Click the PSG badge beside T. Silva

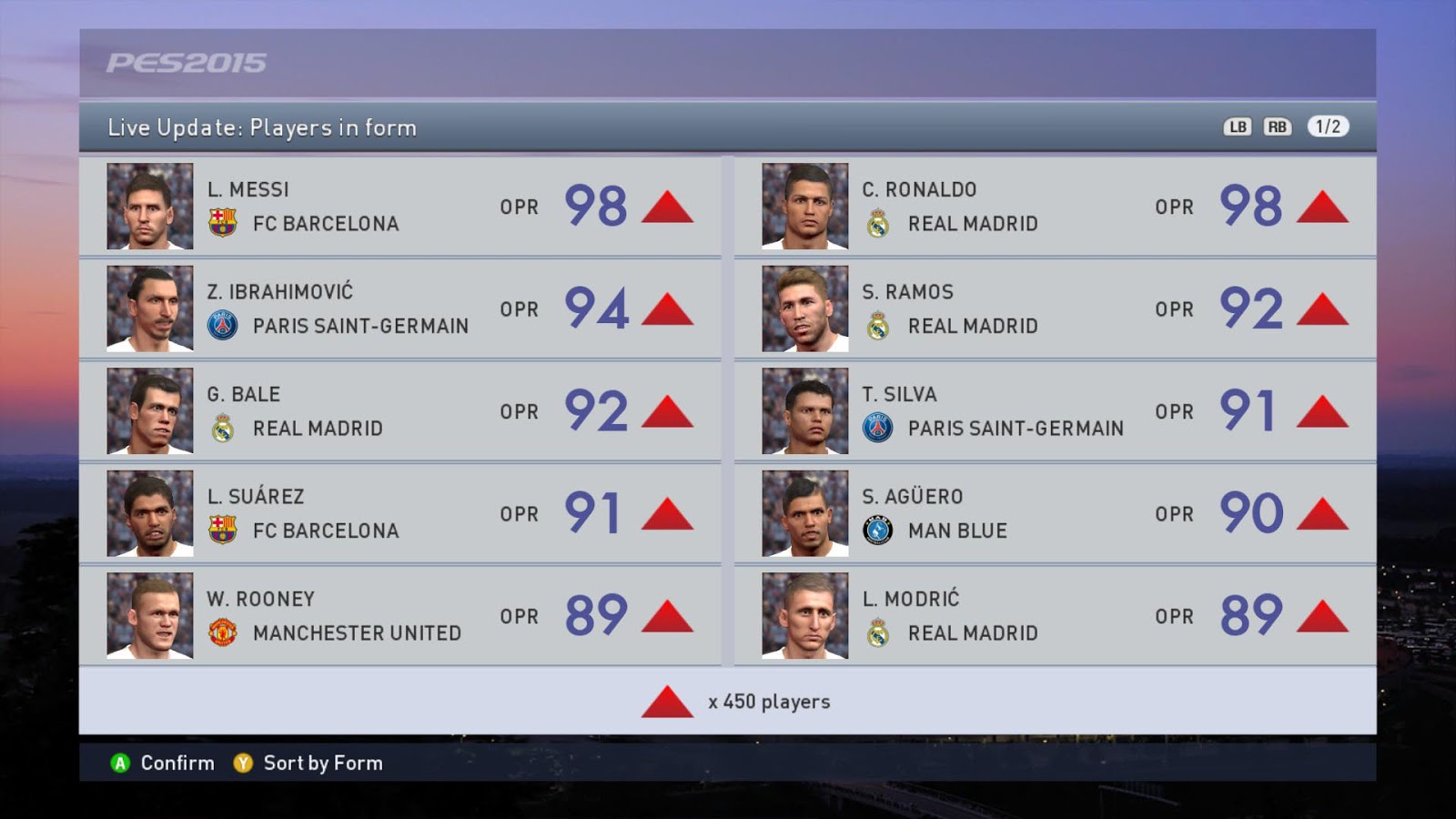878,428
